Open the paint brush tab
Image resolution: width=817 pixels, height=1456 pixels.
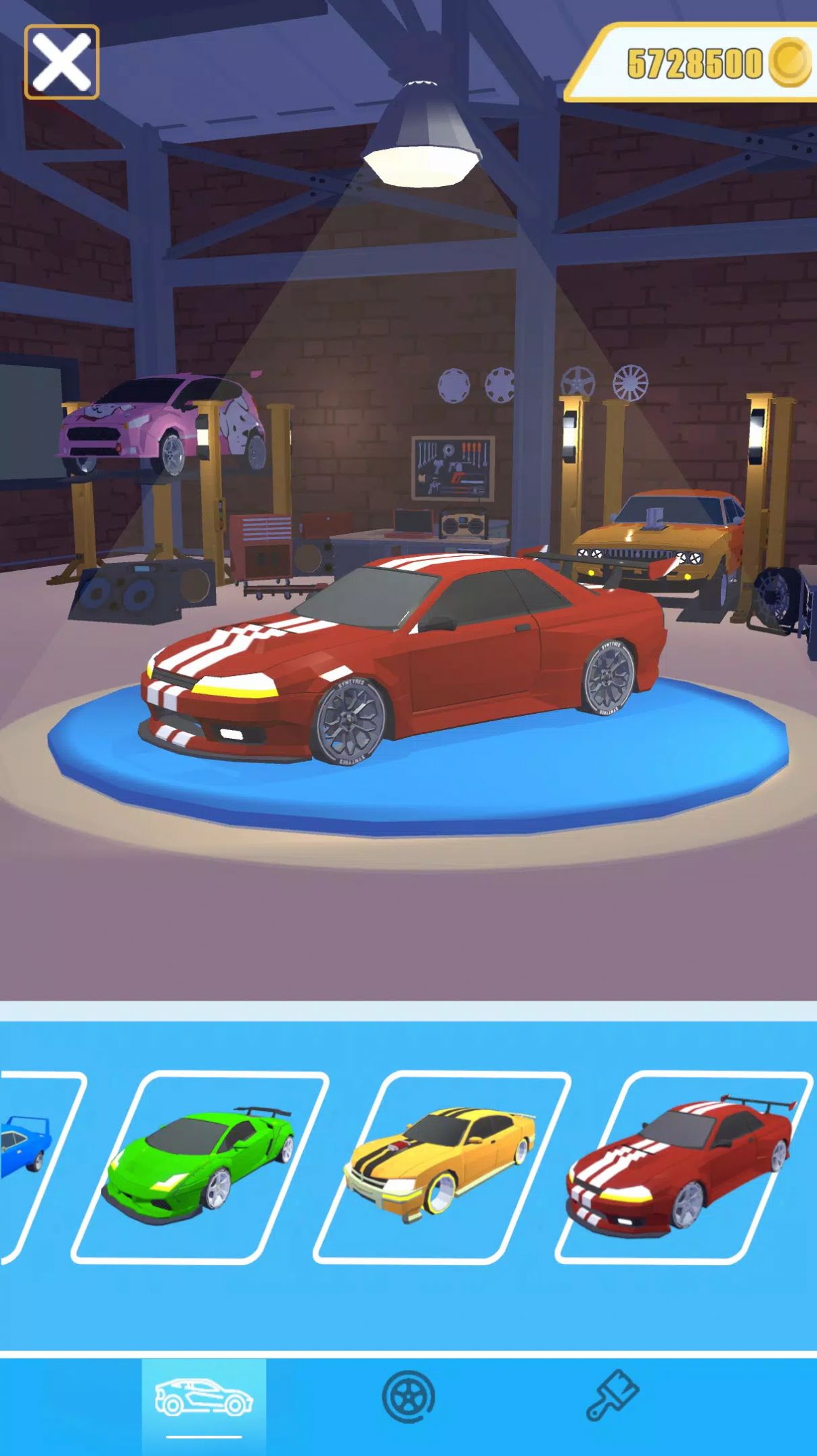(x=612, y=1395)
